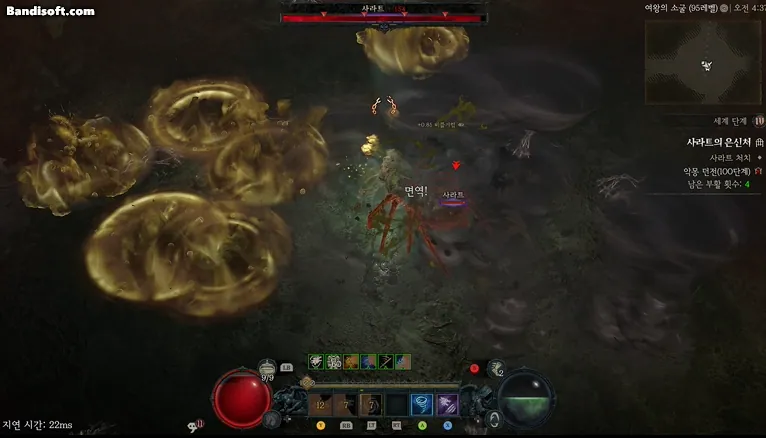
Task: Select the 악몽 던전 objective line
Action: pos(716,171)
